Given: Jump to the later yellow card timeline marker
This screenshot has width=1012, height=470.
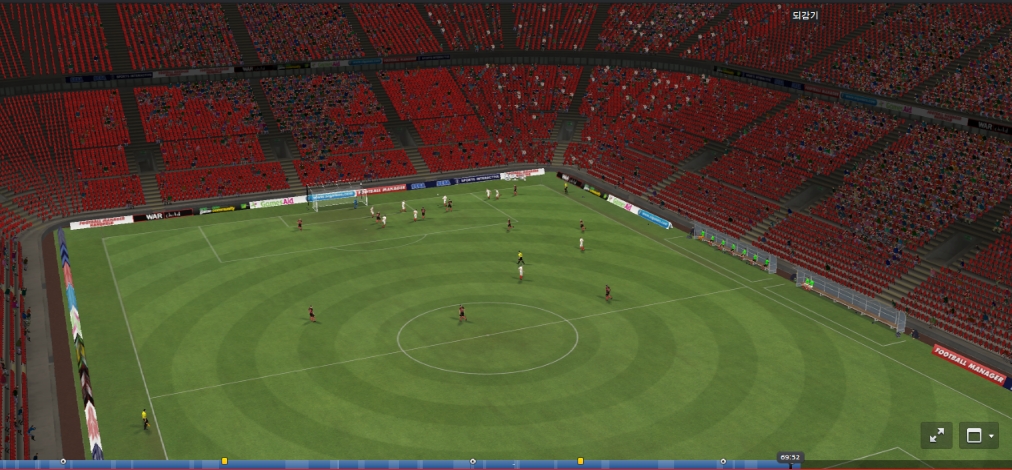Looking at the screenshot, I should 580,461.
